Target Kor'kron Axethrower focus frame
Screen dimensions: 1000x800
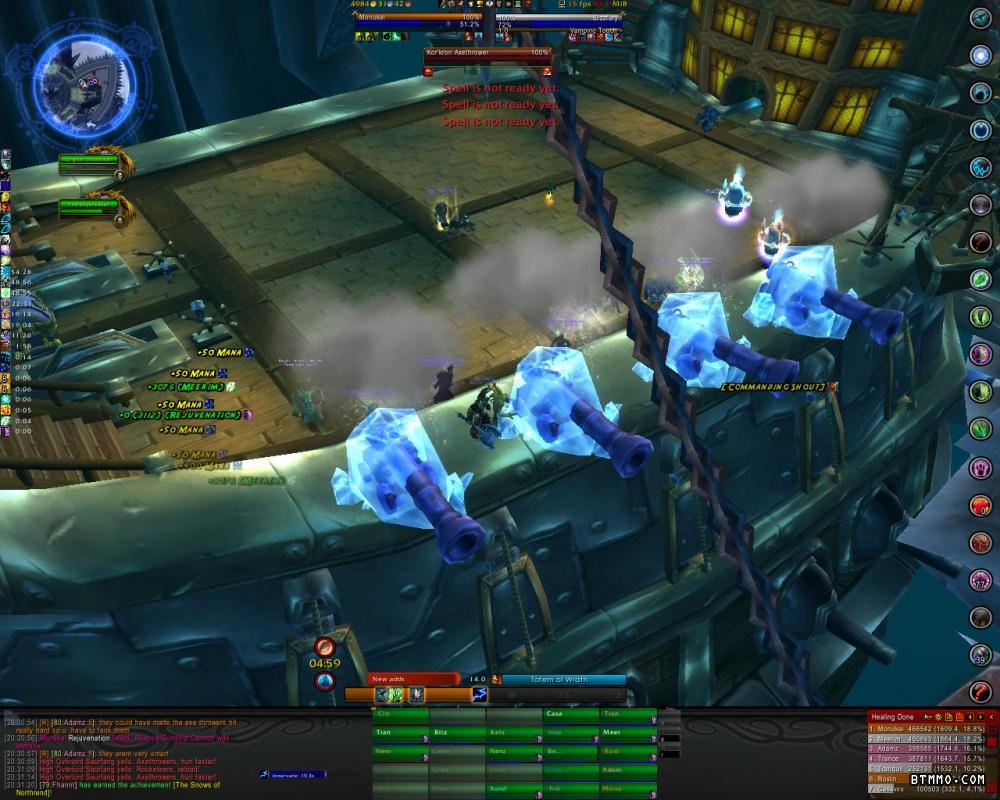[x=488, y=52]
